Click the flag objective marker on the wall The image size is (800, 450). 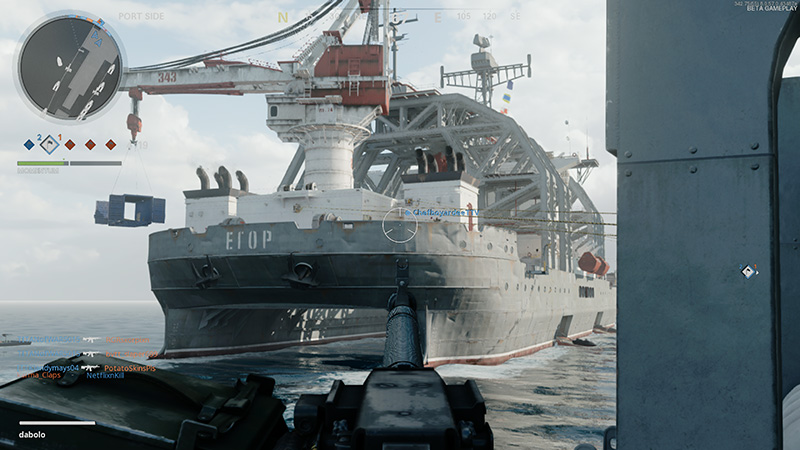point(745,271)
